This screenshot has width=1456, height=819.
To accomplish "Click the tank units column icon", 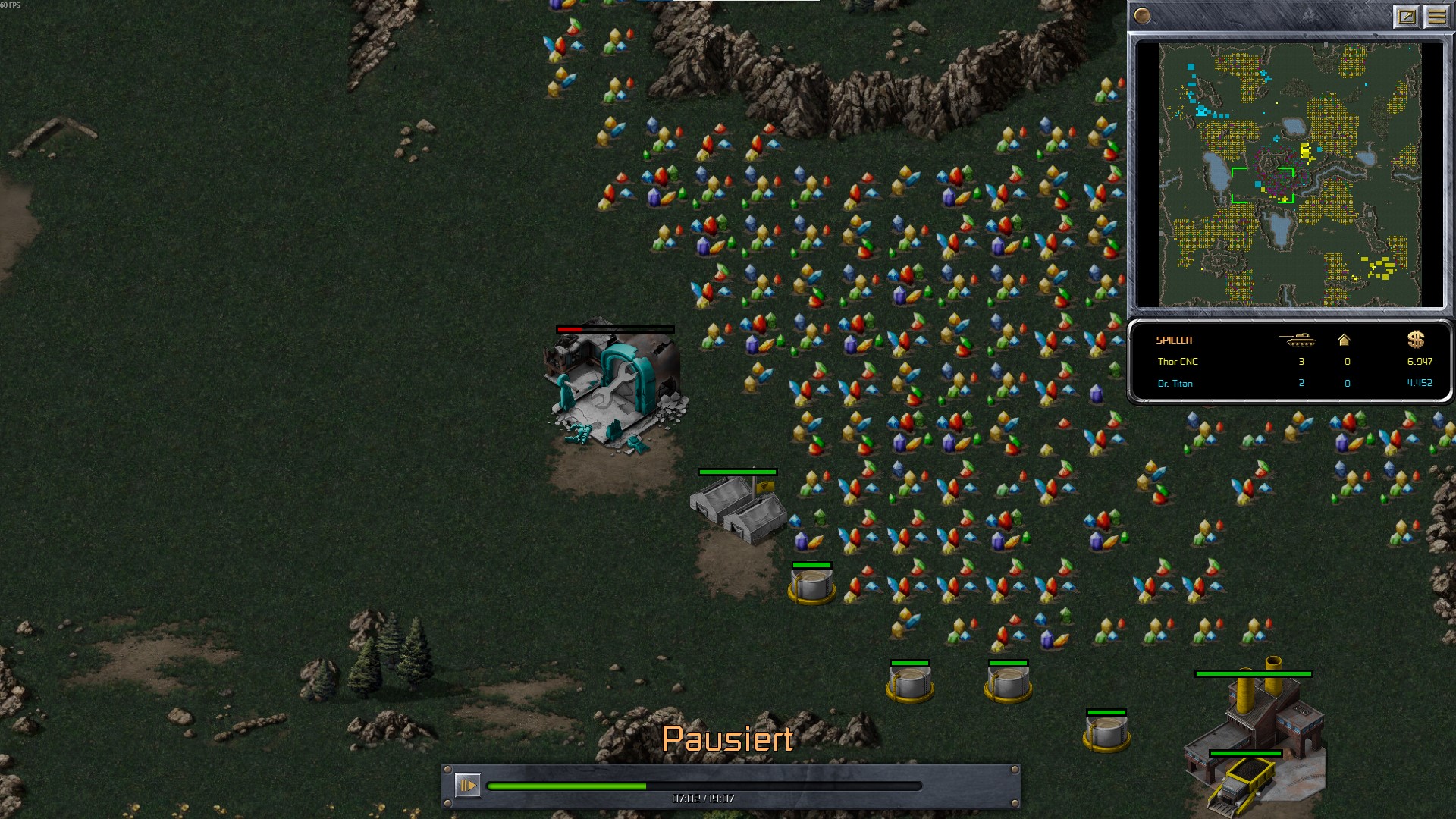I will 1297,340.
